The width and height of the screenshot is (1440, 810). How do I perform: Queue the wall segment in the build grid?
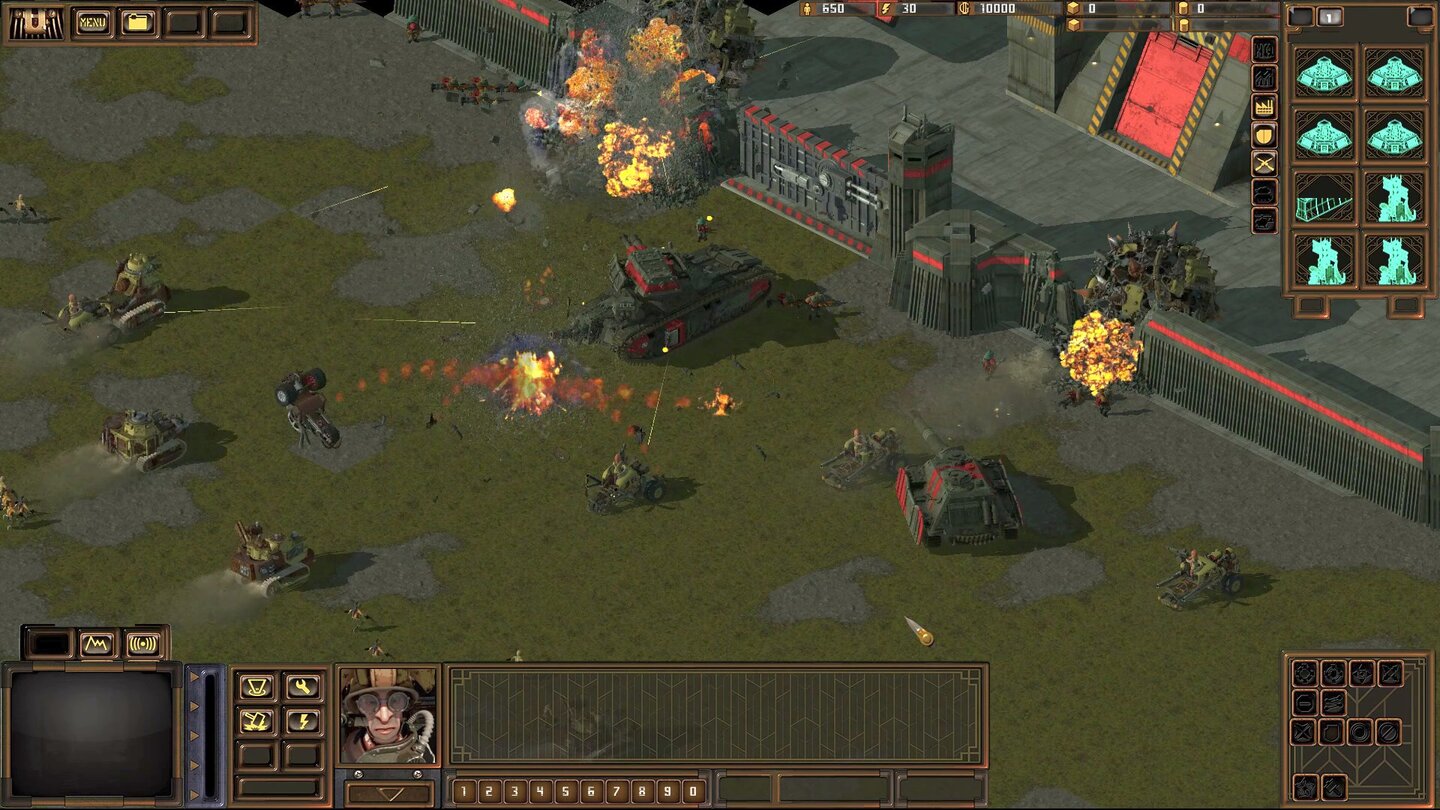coord(1324,199)
